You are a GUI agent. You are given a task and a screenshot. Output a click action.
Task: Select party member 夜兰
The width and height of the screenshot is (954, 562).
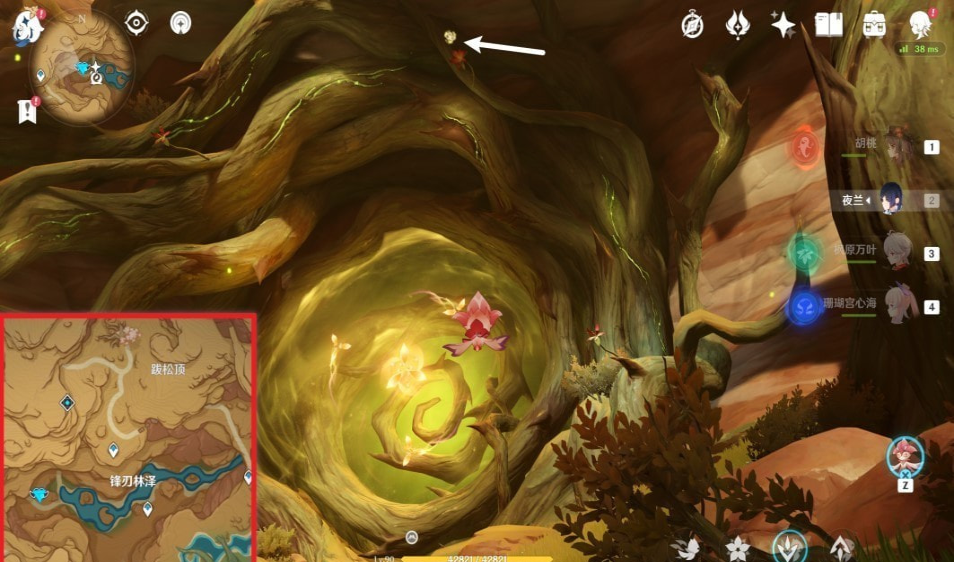[890, 200]
